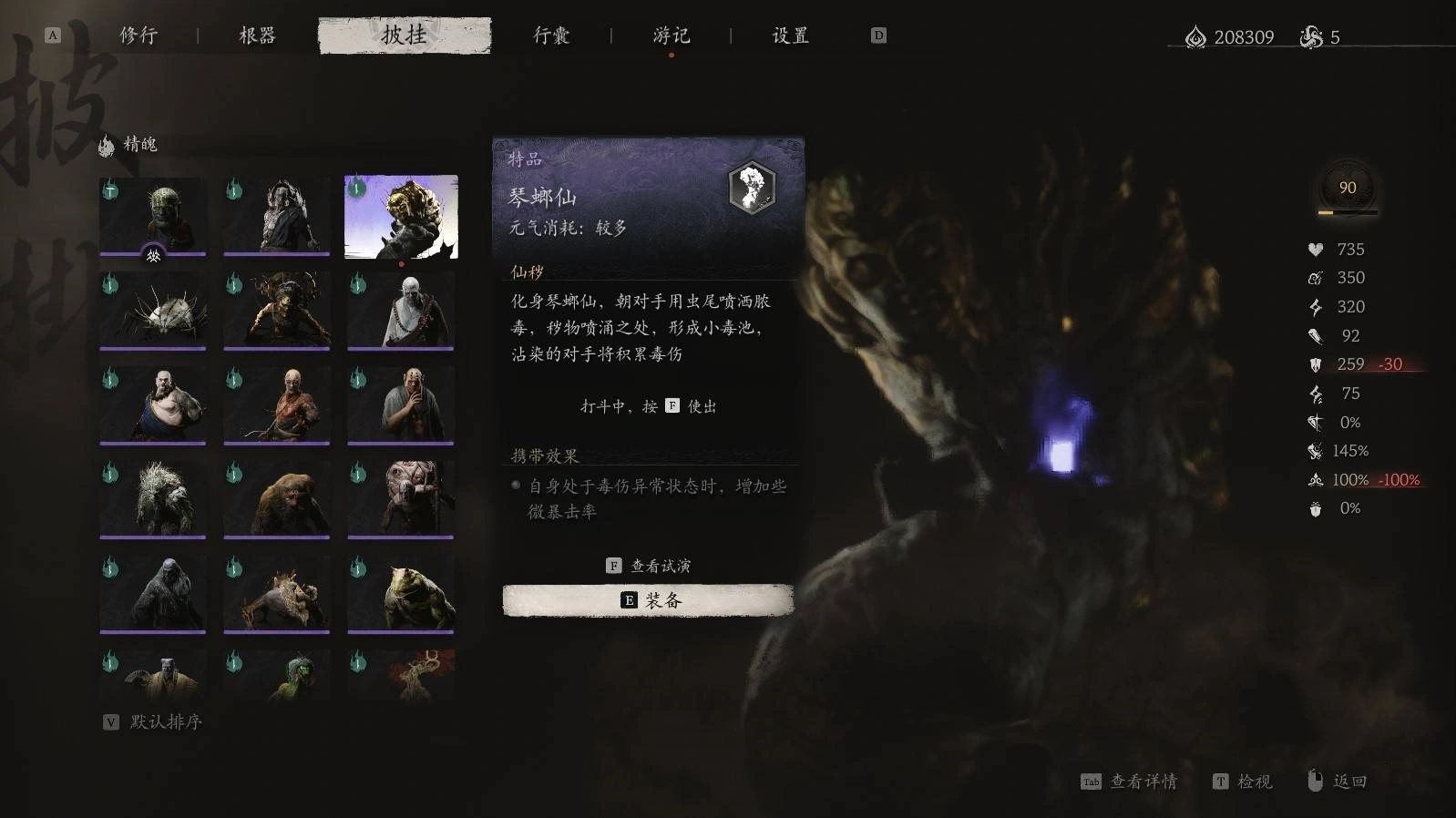
Task: Toggle the equipped marker on first spirit slot
Action: [152, 256]
